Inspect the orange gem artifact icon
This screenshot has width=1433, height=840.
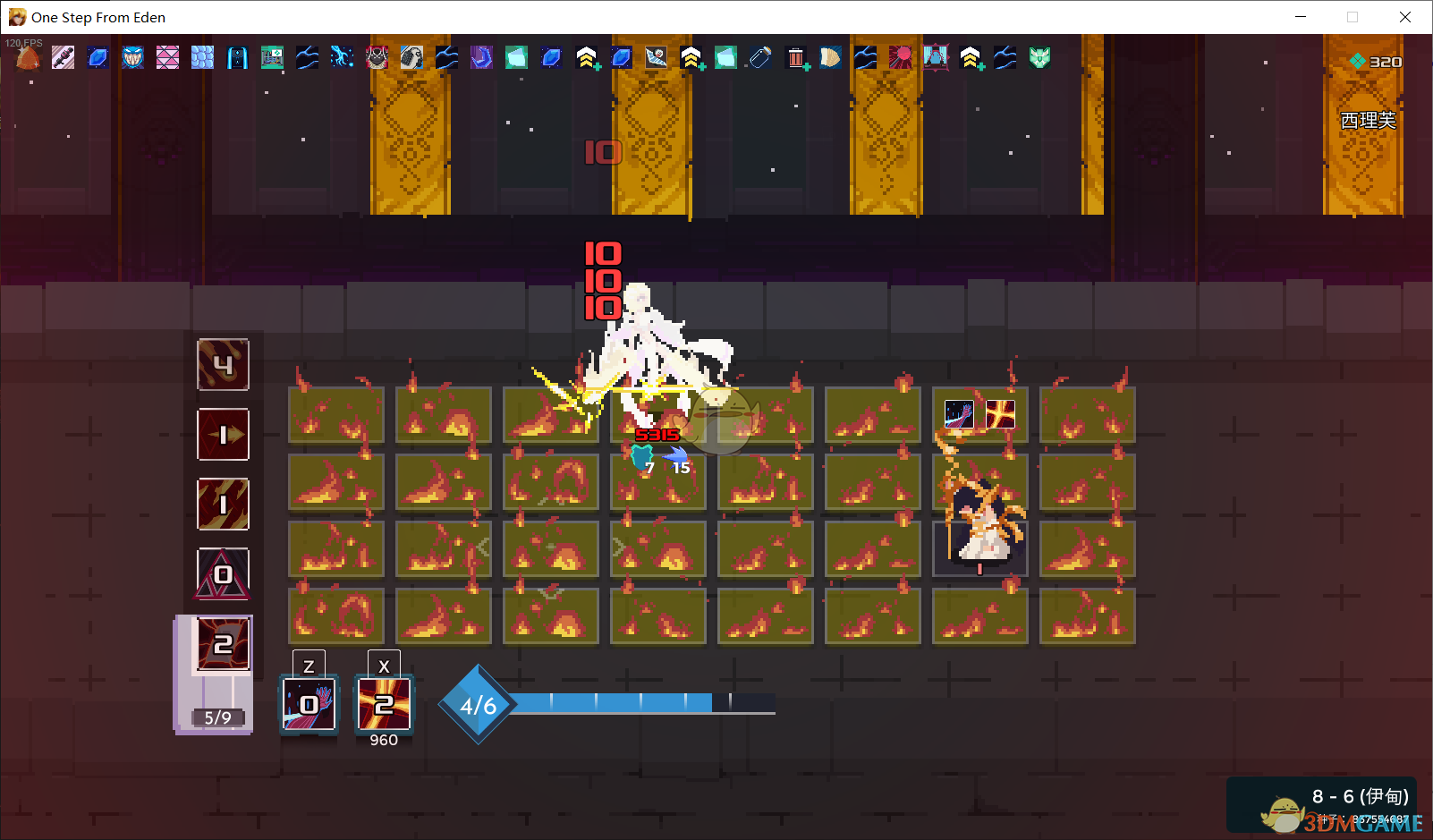point(29,58)
